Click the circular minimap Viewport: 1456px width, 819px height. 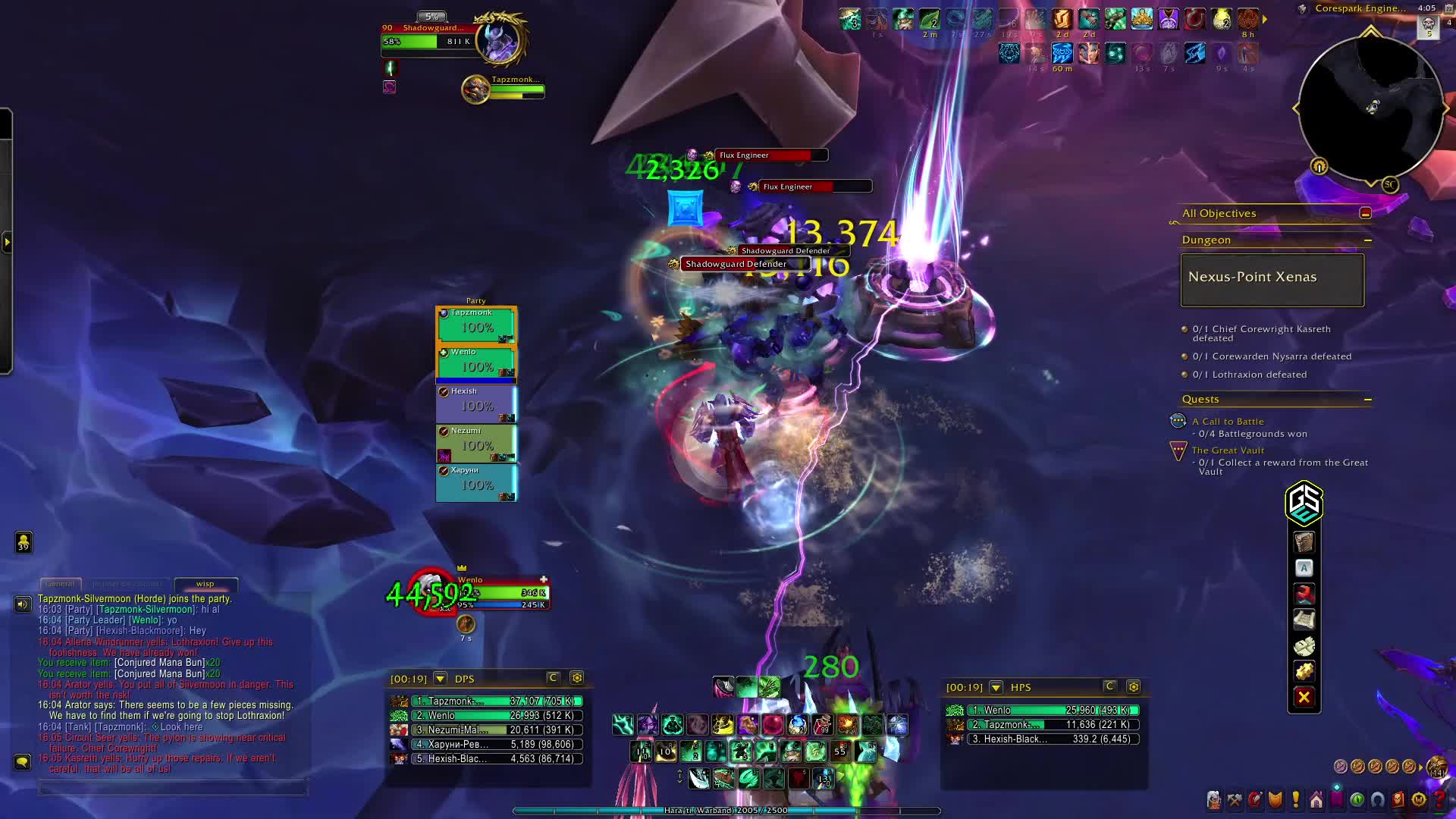coord(1370,107)
